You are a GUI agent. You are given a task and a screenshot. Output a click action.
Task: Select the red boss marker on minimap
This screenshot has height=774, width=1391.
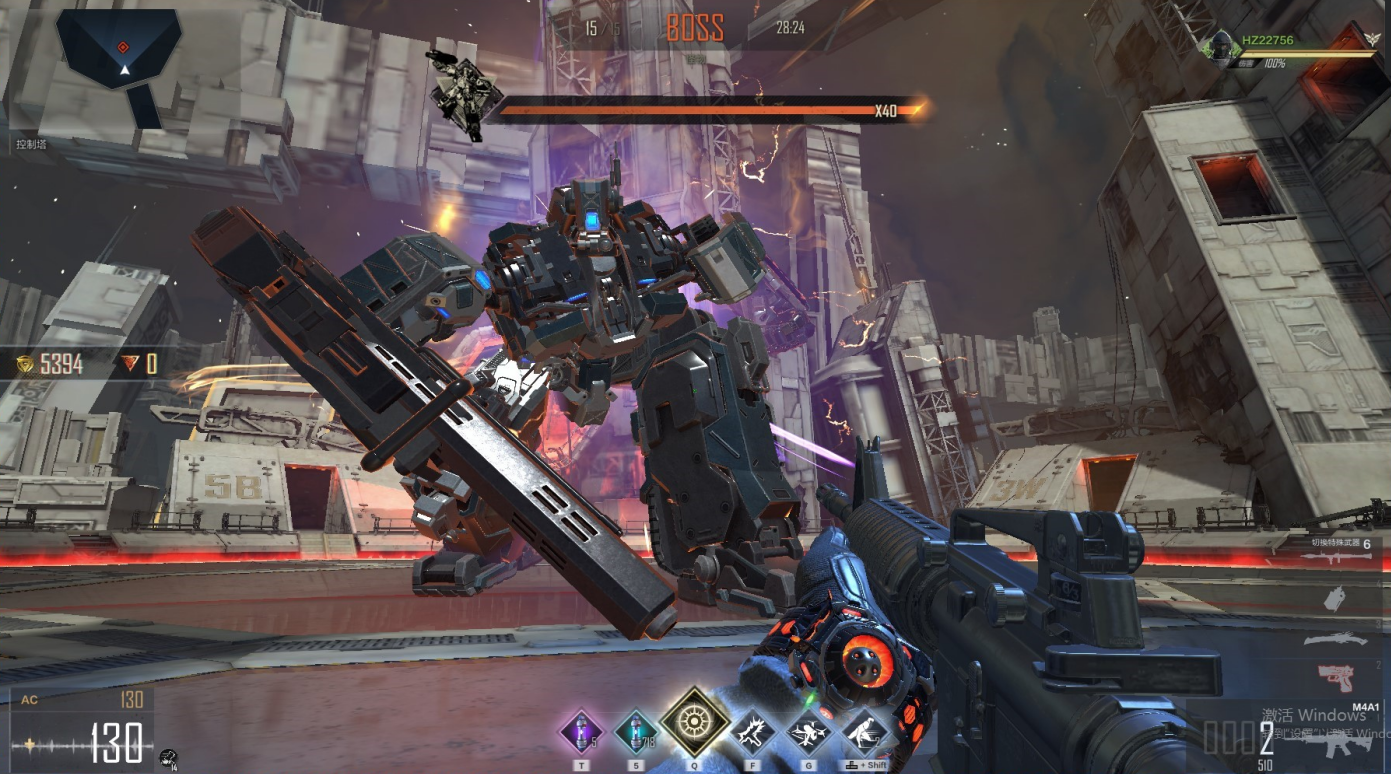pos(123,47)
